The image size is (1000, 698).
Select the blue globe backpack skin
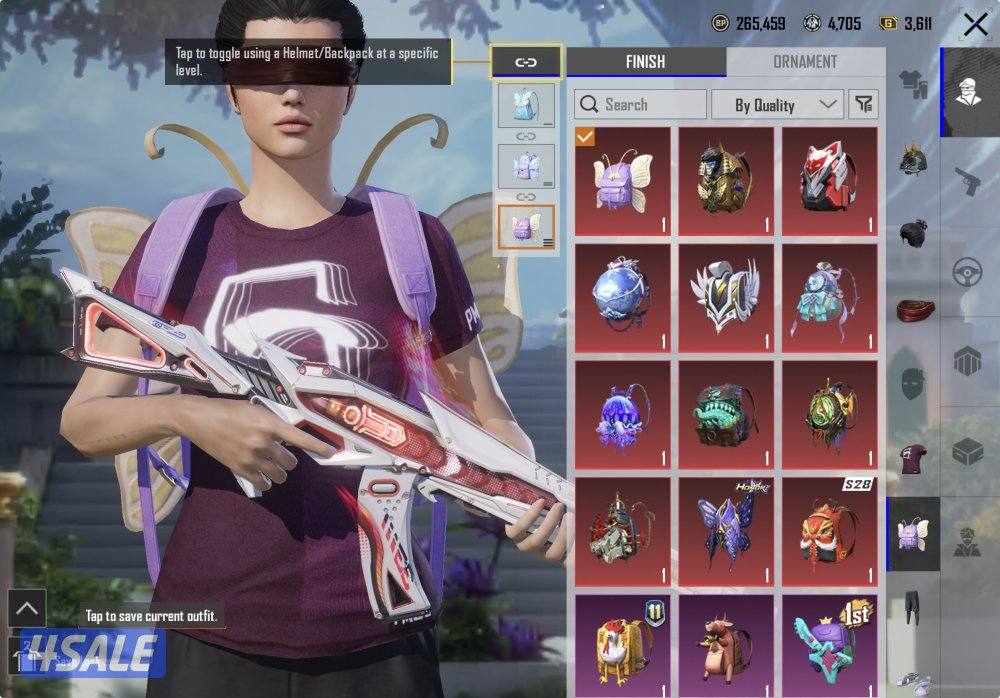621,298
